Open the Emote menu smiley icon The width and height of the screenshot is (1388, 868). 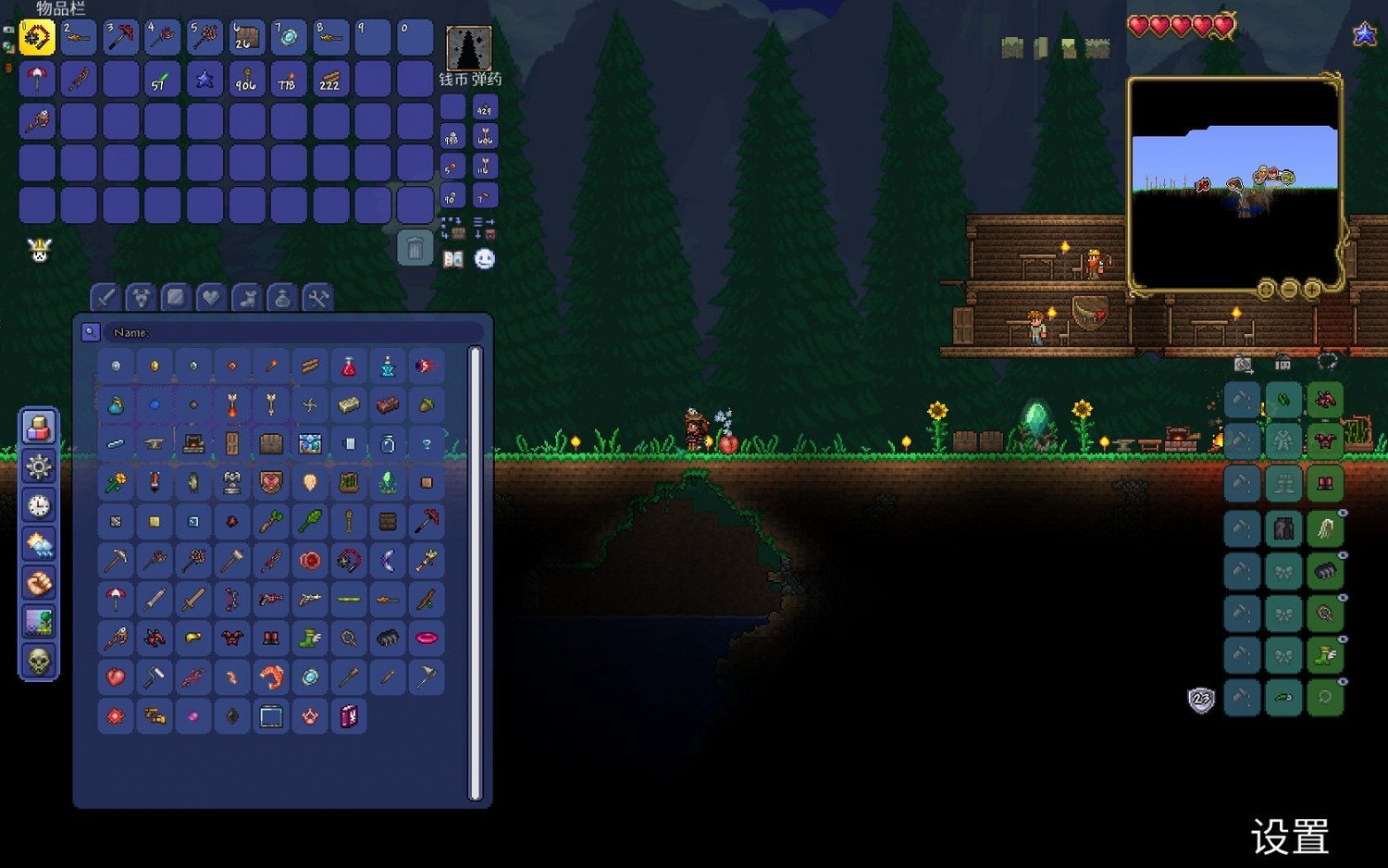(483, 260)
